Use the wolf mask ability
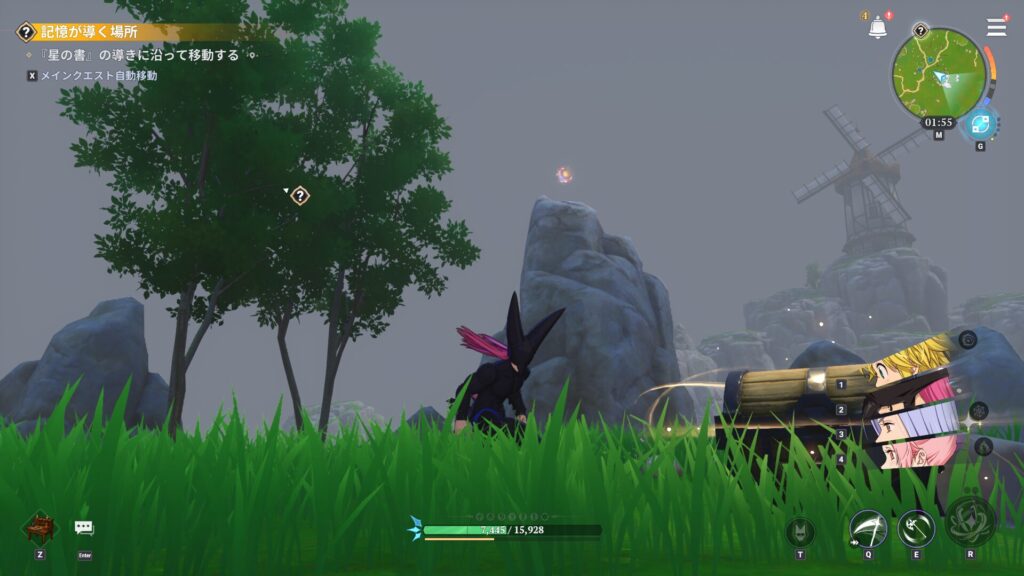 point(800,532)
